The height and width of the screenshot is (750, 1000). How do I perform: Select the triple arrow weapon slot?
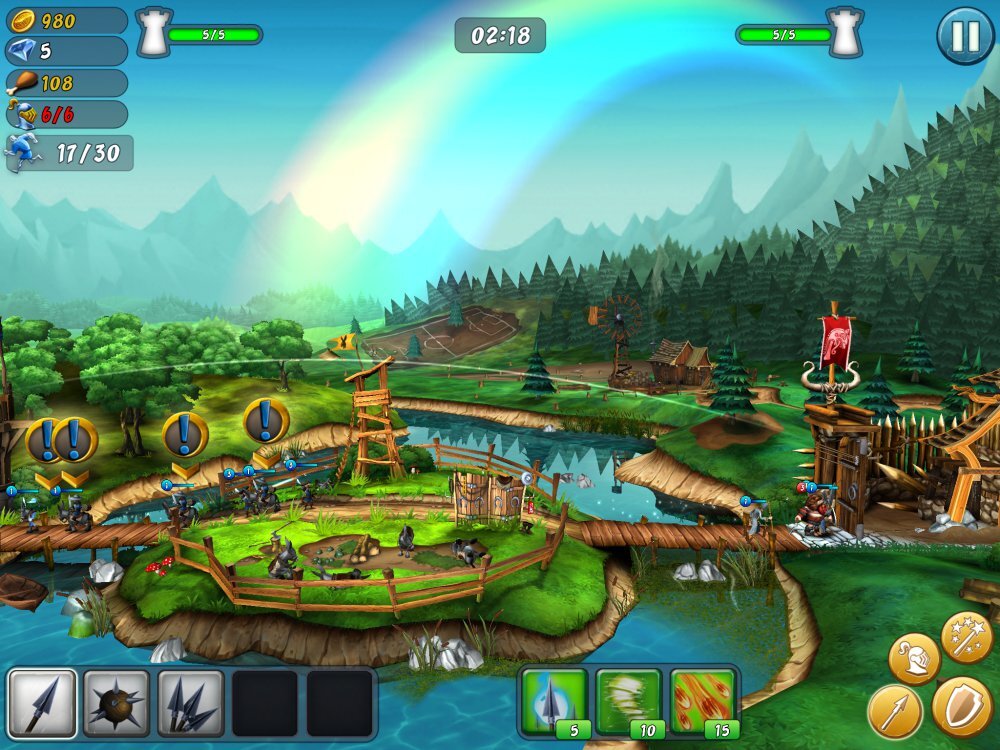(x=190, y=703)
